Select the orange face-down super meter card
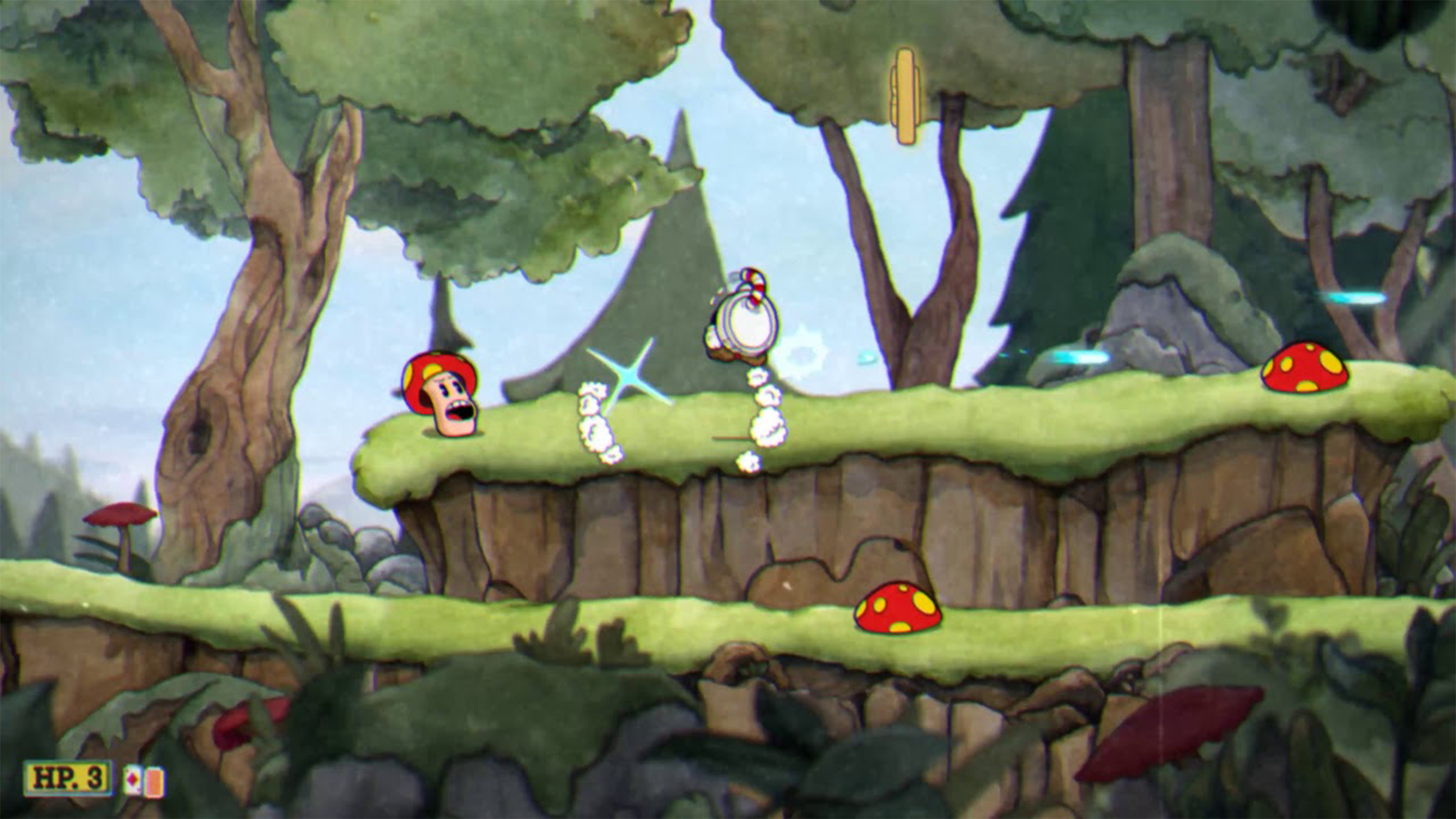Image resolution: width=1456 pixels, height=819 pixels. tap(155, 782)
